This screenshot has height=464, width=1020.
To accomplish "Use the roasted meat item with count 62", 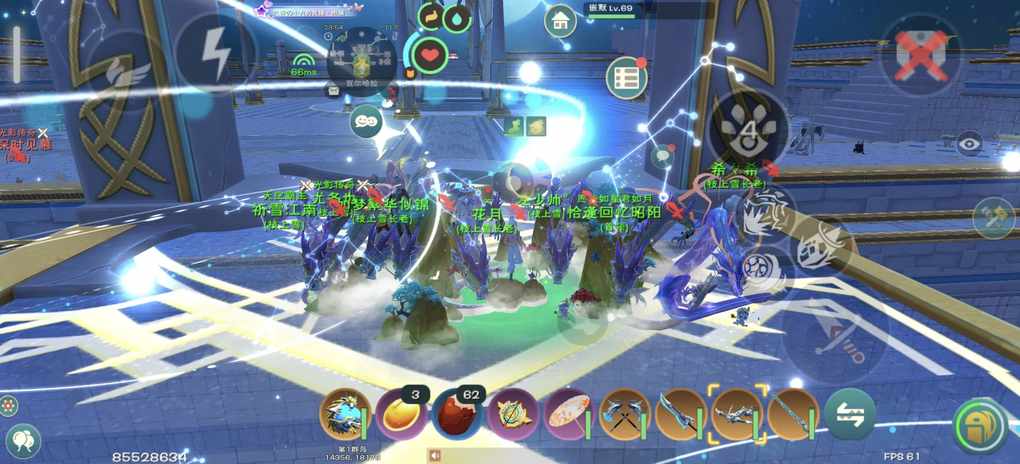I will (x=458, y=414).
